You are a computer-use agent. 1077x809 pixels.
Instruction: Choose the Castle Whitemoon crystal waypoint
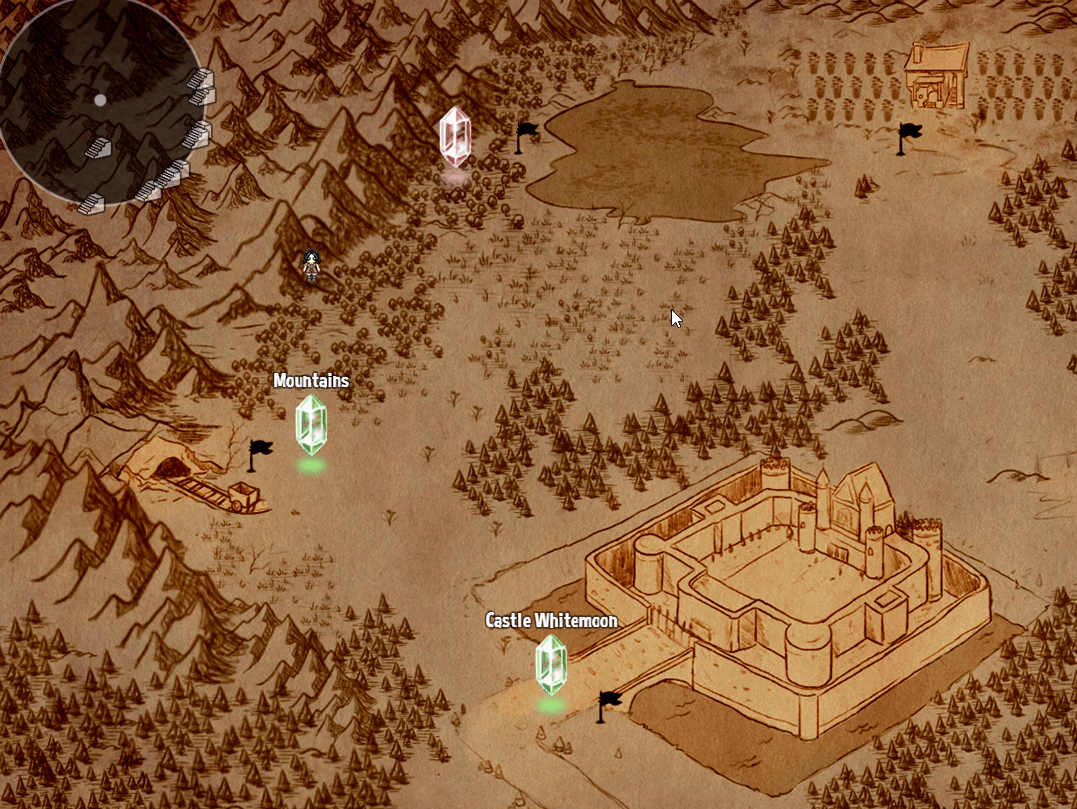coord(550,664)
